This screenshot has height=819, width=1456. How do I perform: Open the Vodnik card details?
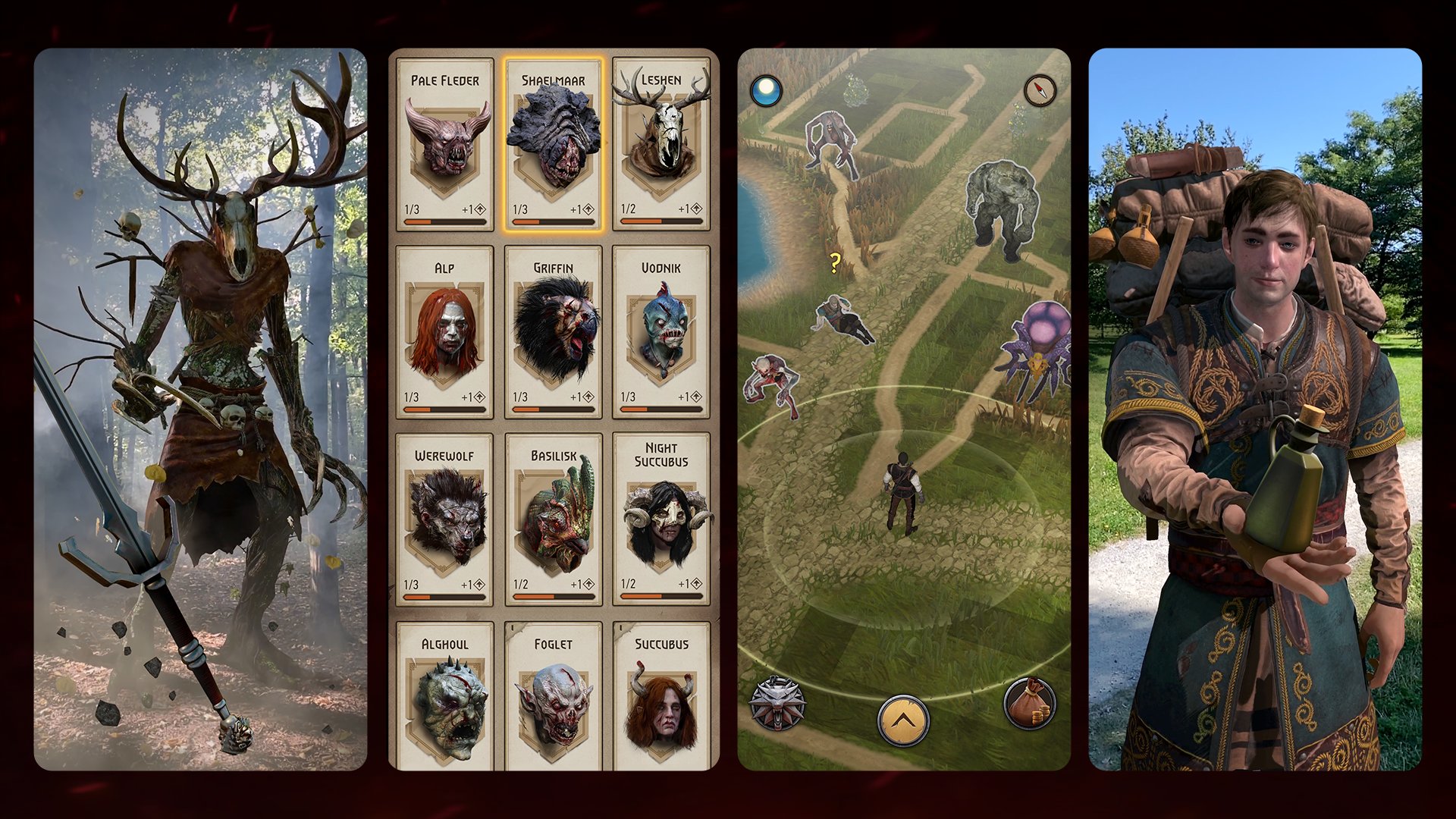point(663,326)
